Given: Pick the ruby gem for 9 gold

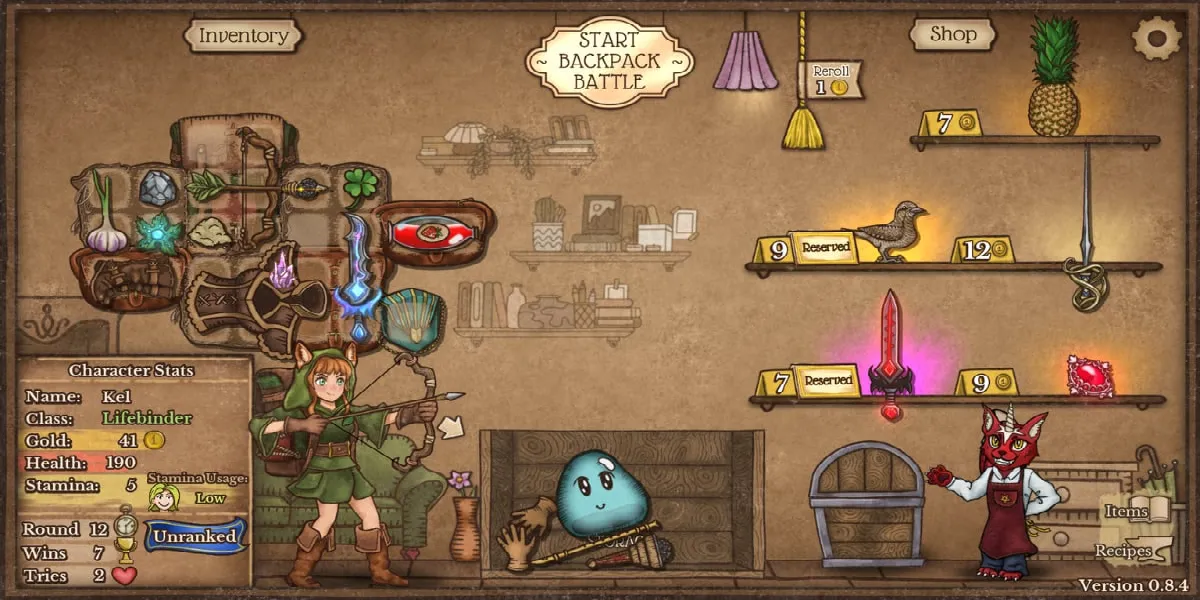Looking at the screenshot, I should pyautogui.click(x=1089, y=377).
